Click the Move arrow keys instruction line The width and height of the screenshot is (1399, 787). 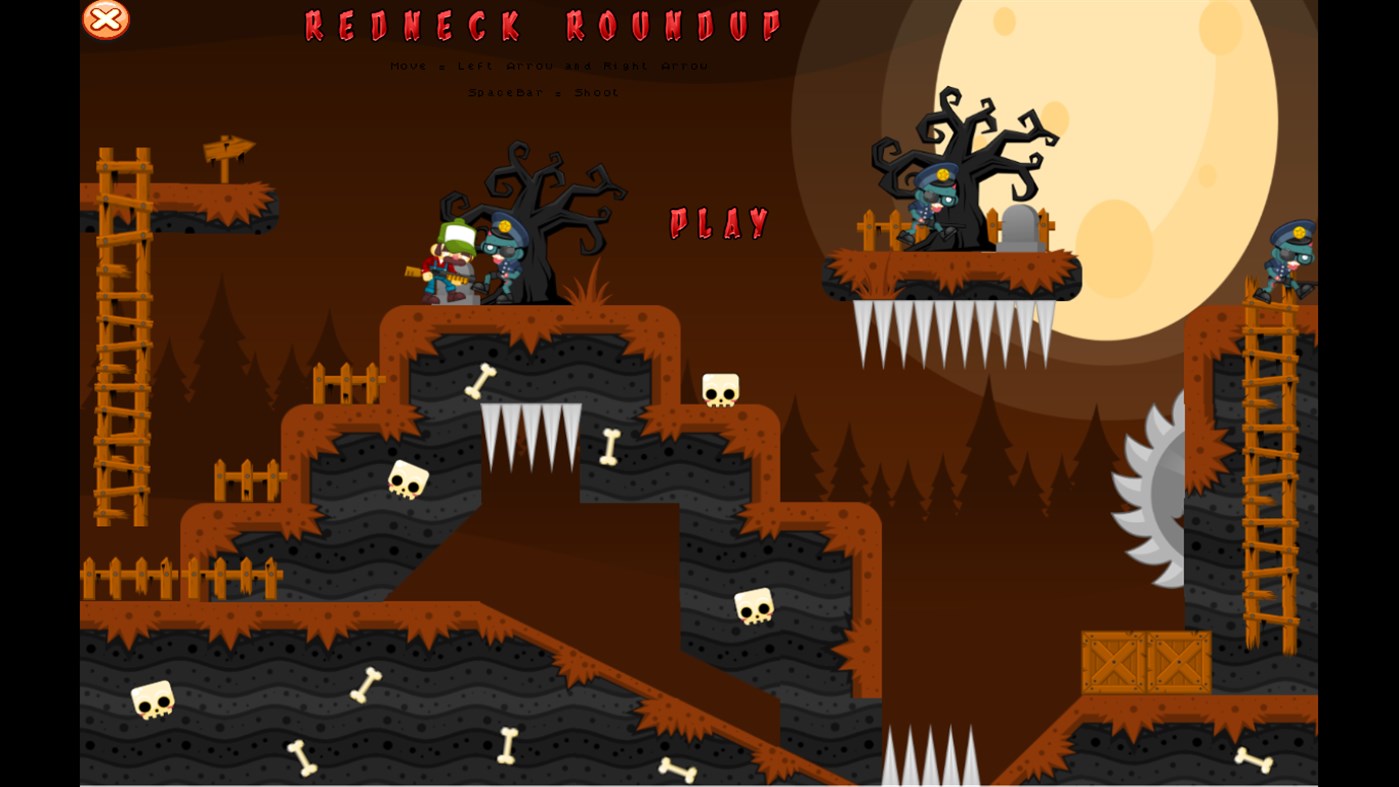(x=548, y=66)
